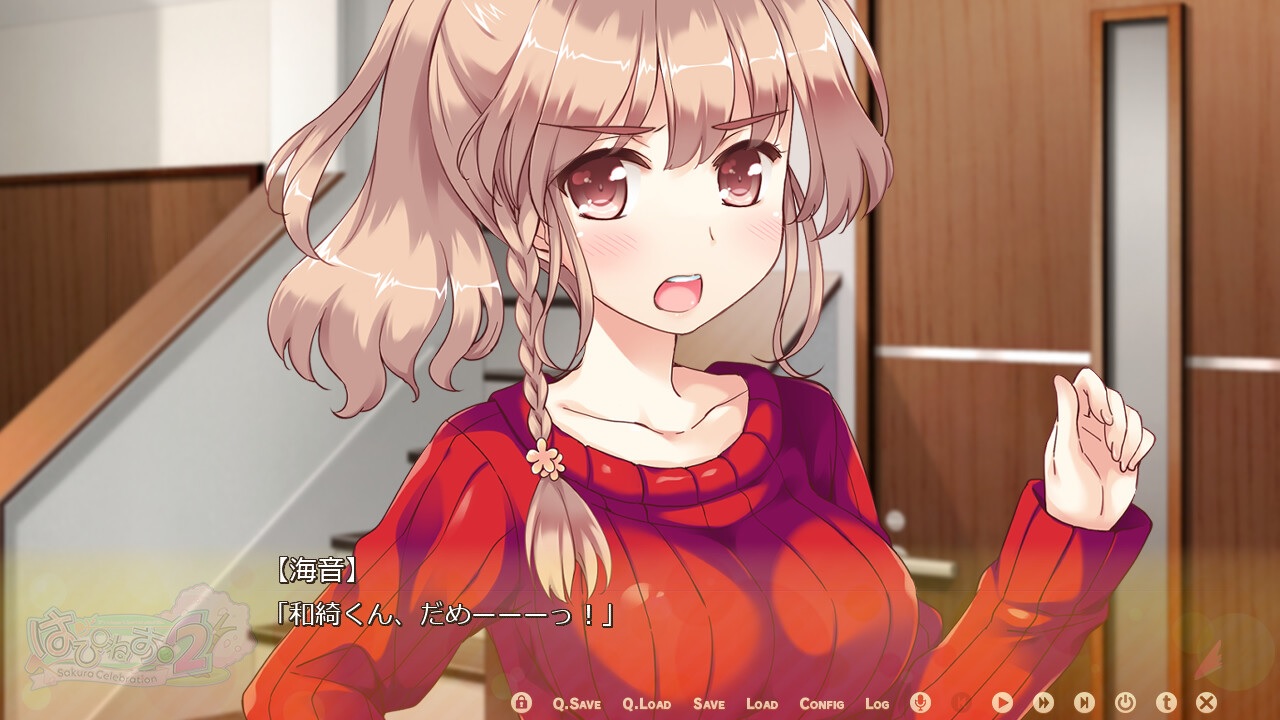Screen dimensions: 1280x720
Task: Click the lock icon to hide the interface
Action: pyautogui.click(x=521, y=703)
